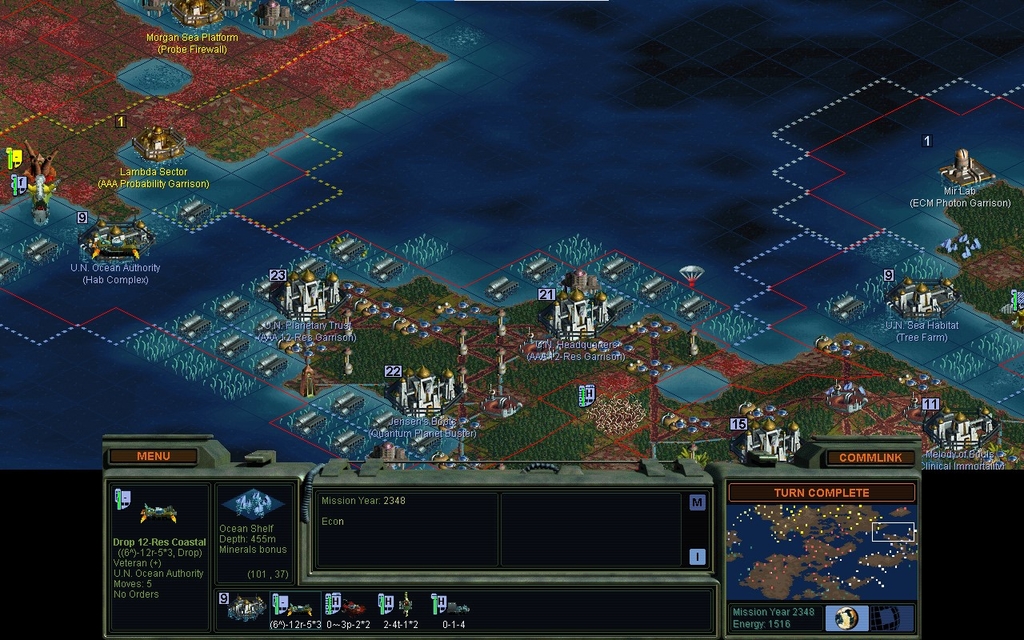Select the 0-1-4 unit in stack

[452, 606]
